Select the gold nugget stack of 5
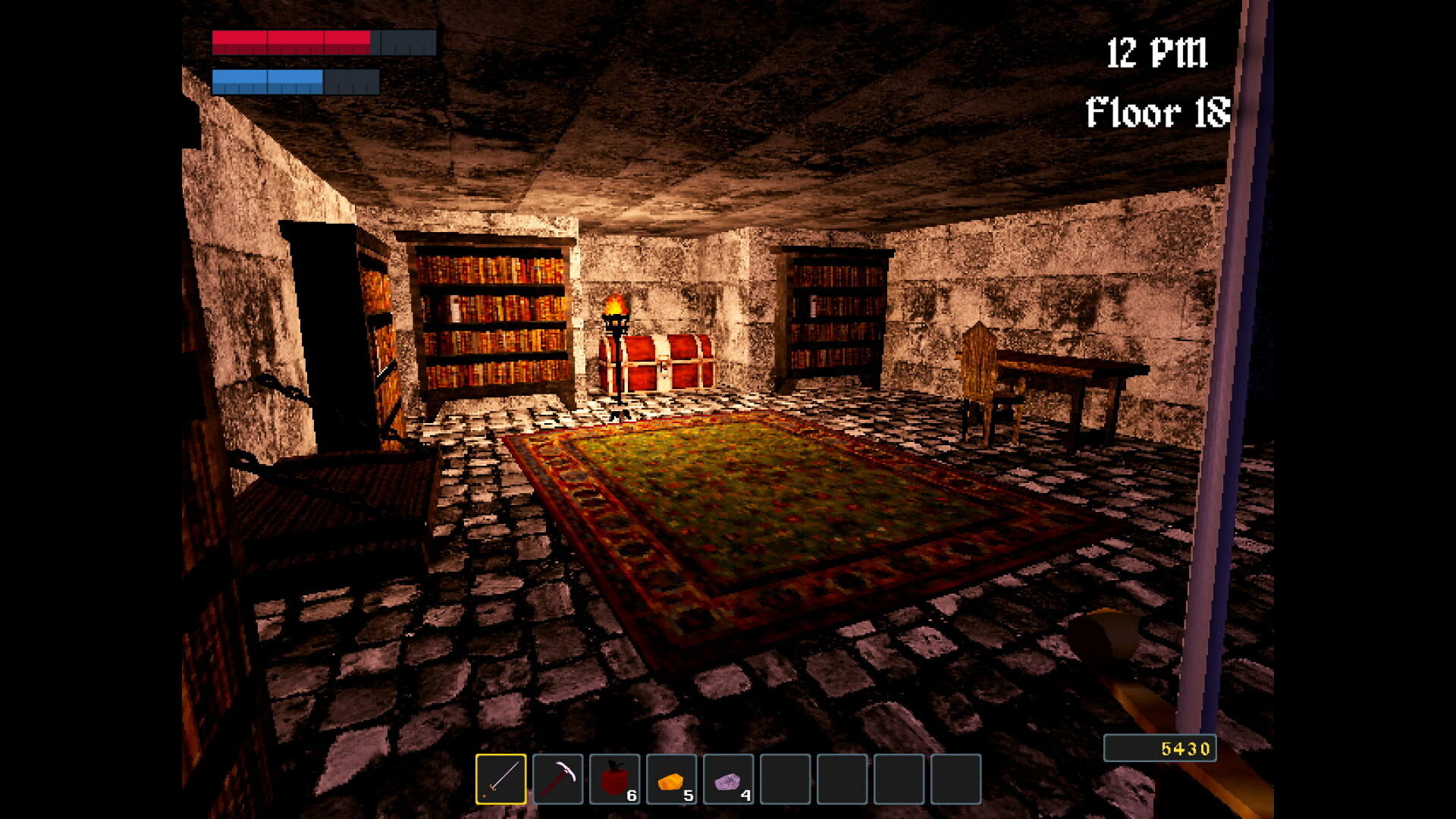Image resolution: width=1456 pixels, height=819 pixels. click(673, 780)
